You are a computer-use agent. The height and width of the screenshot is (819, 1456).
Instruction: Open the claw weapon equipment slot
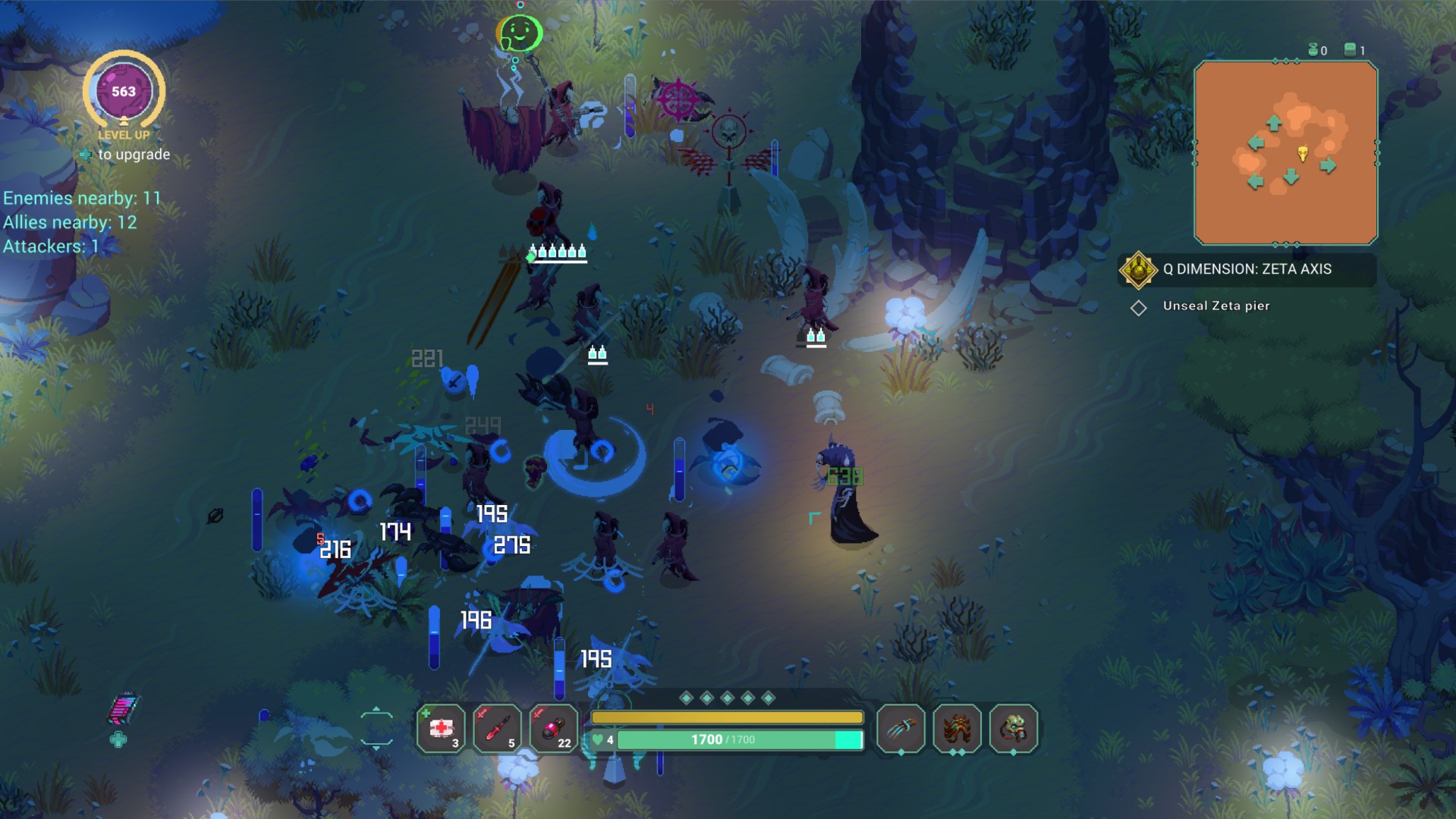901,726
